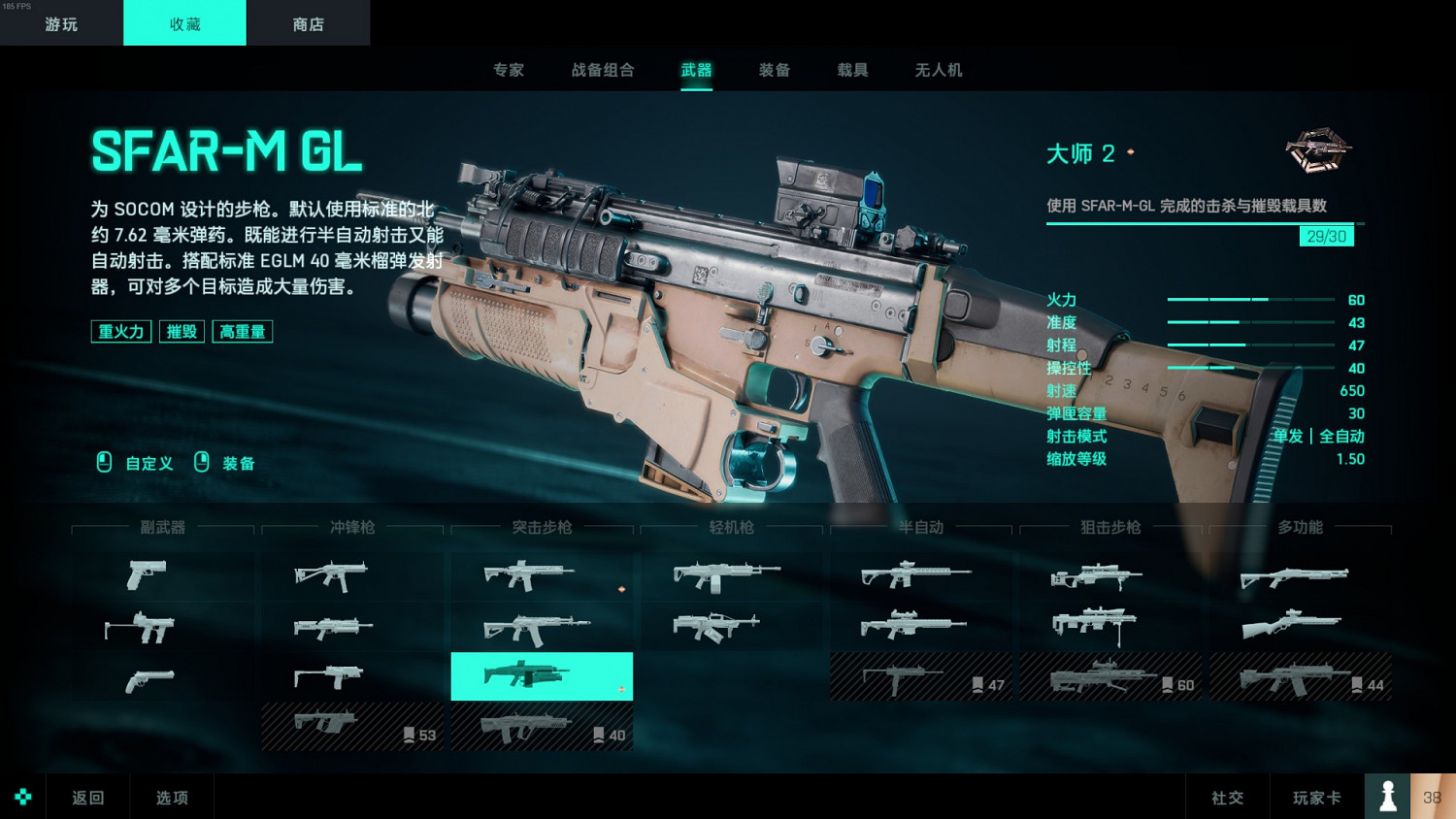Click the chess pawn player profile icon
The height and width of the screenshot is (819, 1456).
click(1386, 796)
